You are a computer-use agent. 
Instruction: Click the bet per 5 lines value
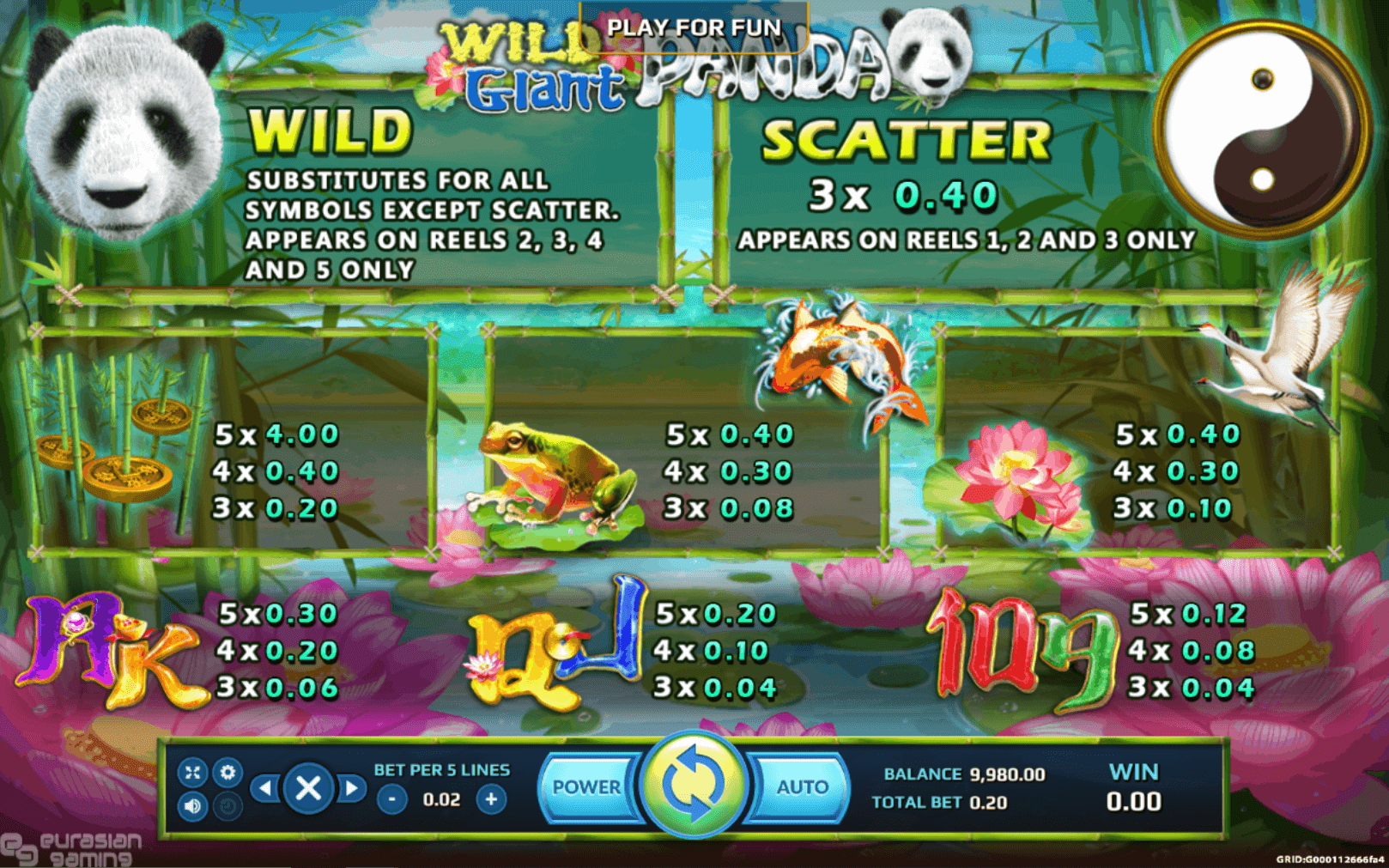[x=441, y=798]
